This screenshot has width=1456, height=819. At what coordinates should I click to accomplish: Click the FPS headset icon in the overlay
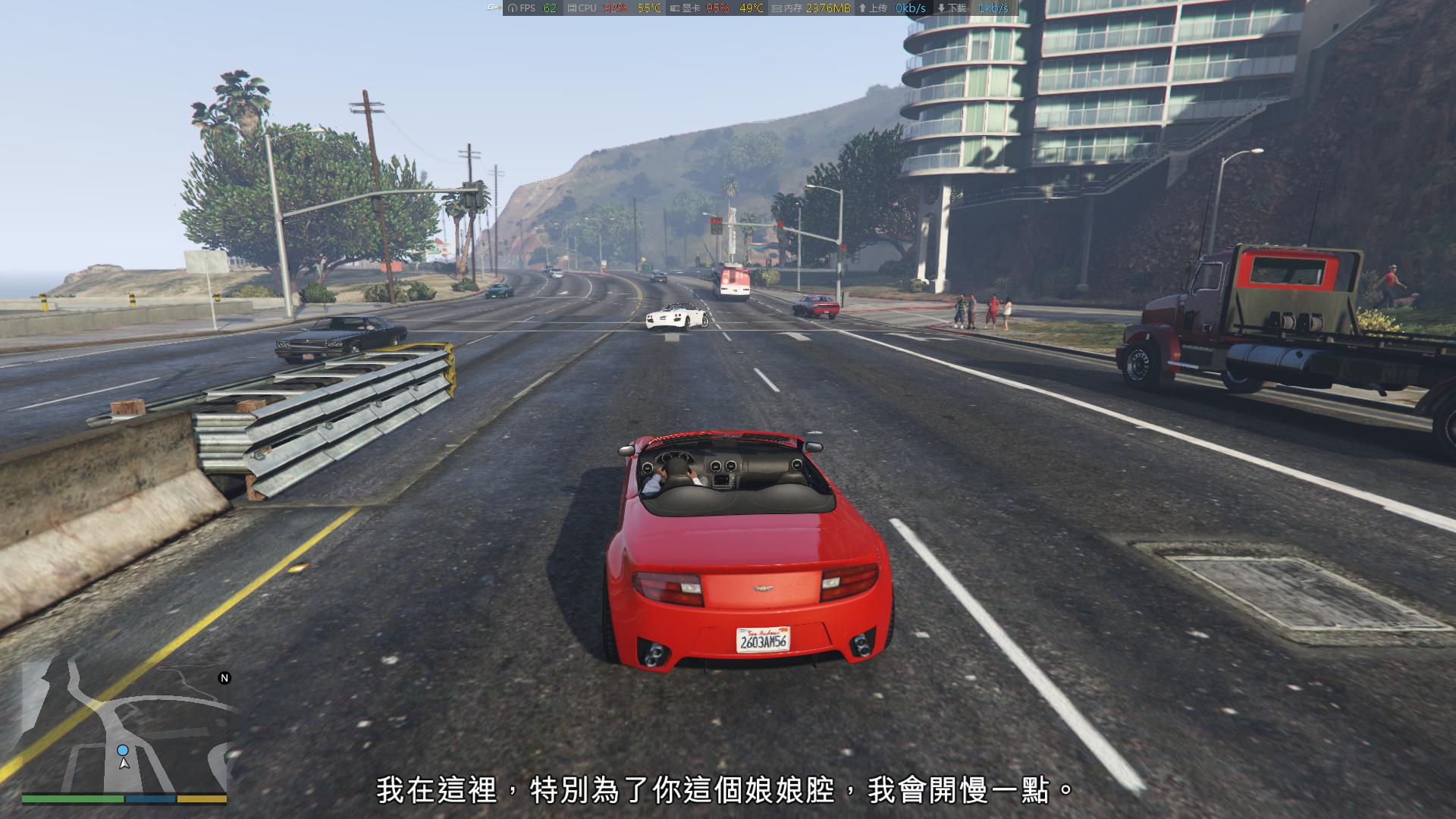pos(511,8)
